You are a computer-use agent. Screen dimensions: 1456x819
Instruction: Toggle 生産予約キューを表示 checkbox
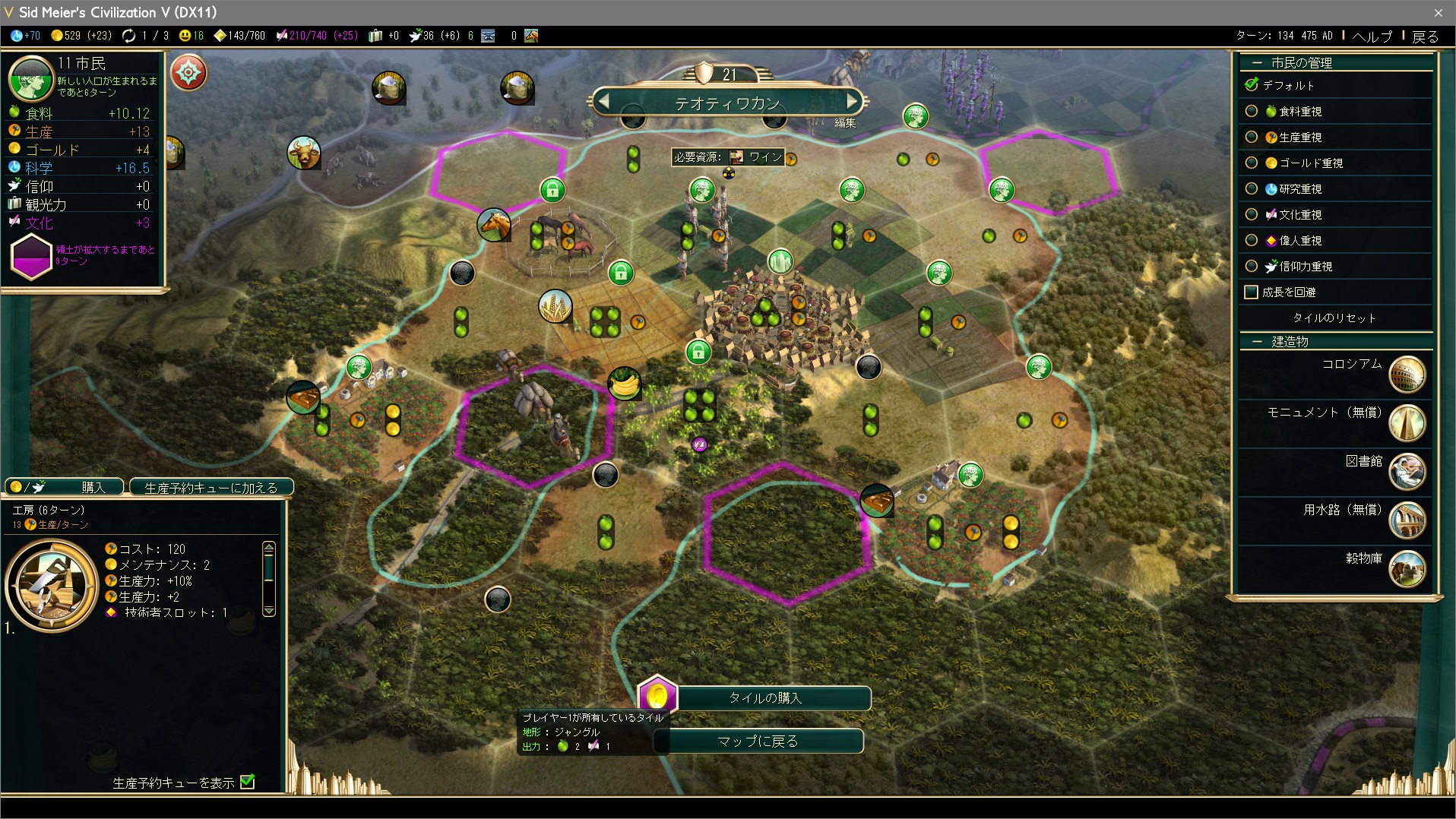248,782
